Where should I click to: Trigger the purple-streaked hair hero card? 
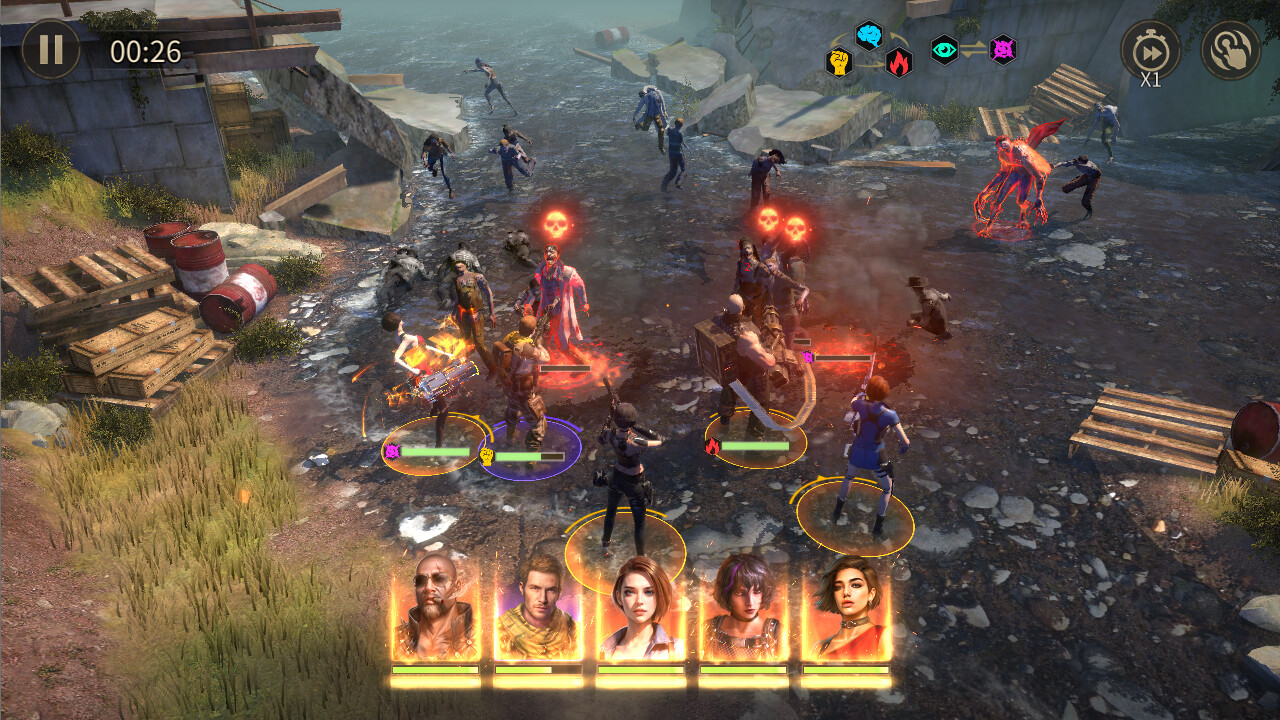743,607
